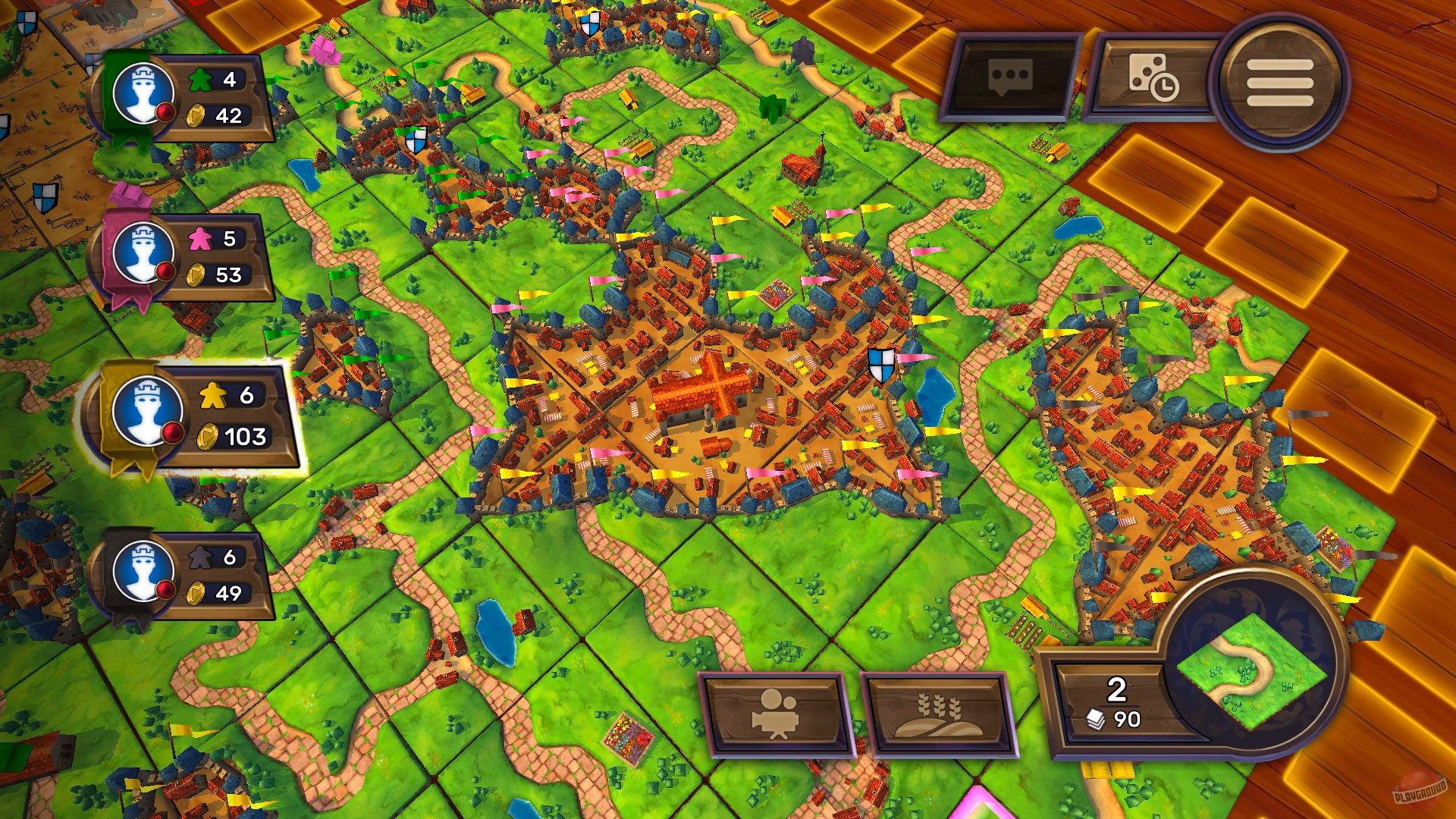This screenshot has height=819, width=1456.
Task: Click the pink player's 53 coin count
Action: click(229, 275)
